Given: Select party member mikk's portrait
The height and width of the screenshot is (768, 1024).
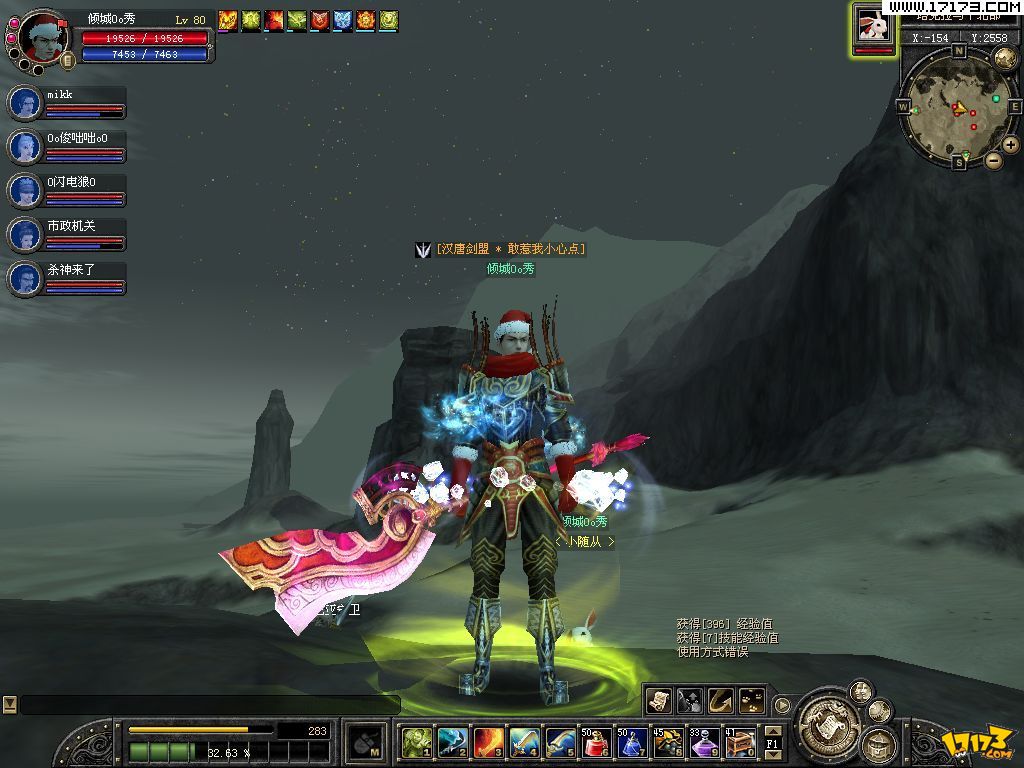Looking at the screenshot, I should [x=24, y=103].
